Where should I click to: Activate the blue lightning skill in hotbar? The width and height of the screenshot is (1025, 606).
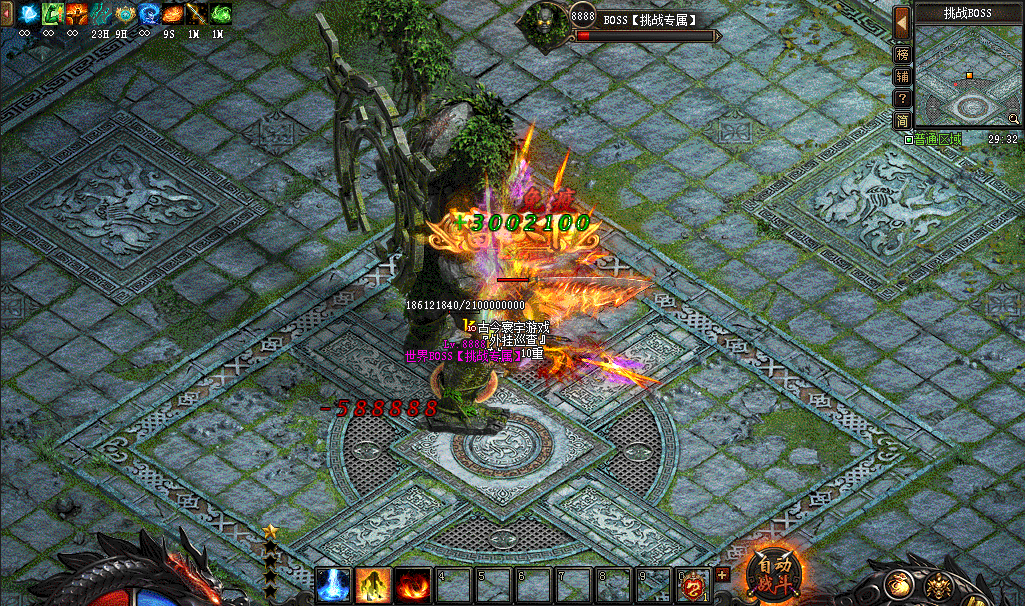coord(333,585)
